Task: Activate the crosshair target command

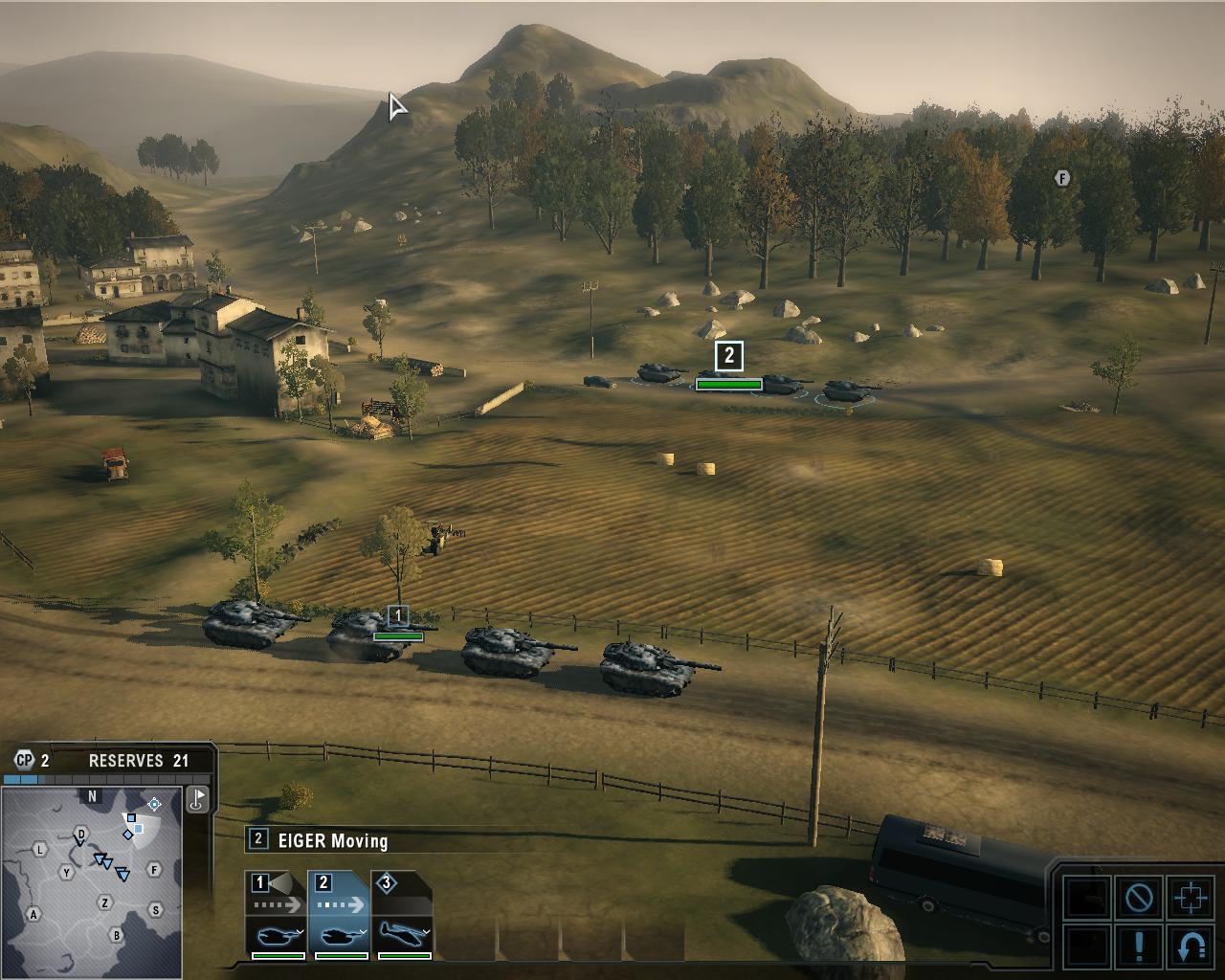Action: coord(1191,898)
